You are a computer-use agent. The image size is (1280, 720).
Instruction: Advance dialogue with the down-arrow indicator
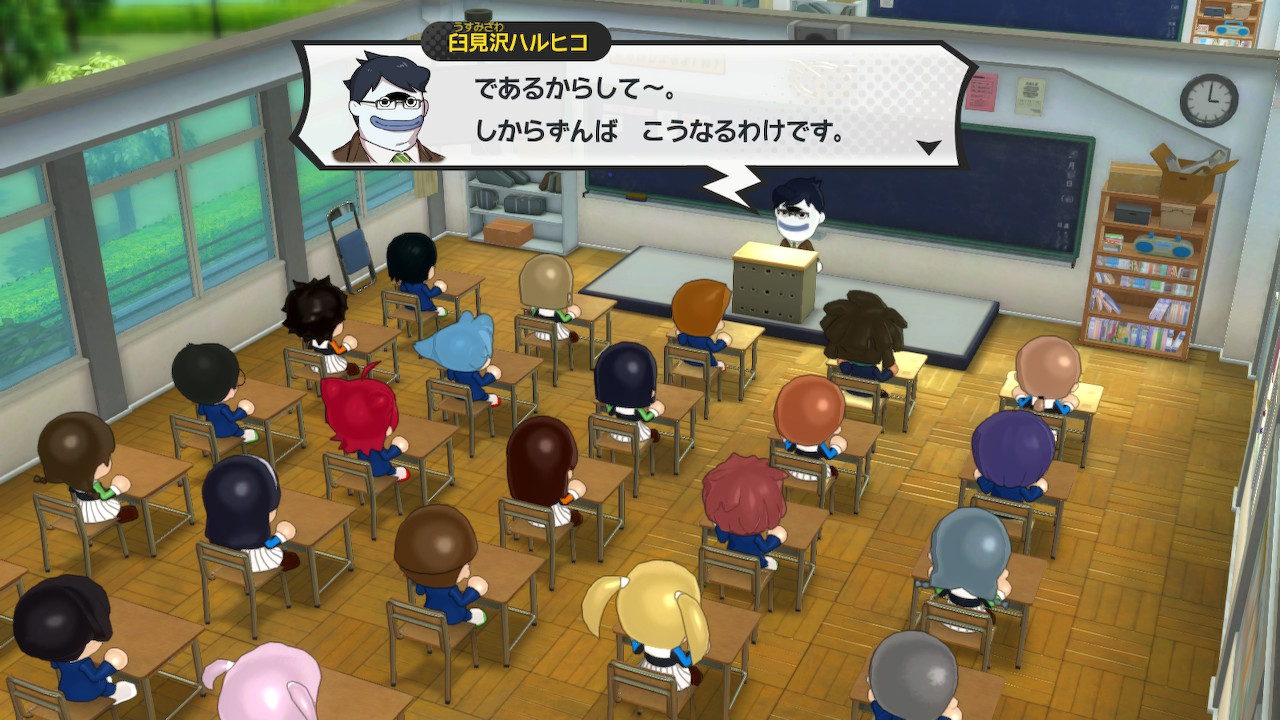point(929,148)
